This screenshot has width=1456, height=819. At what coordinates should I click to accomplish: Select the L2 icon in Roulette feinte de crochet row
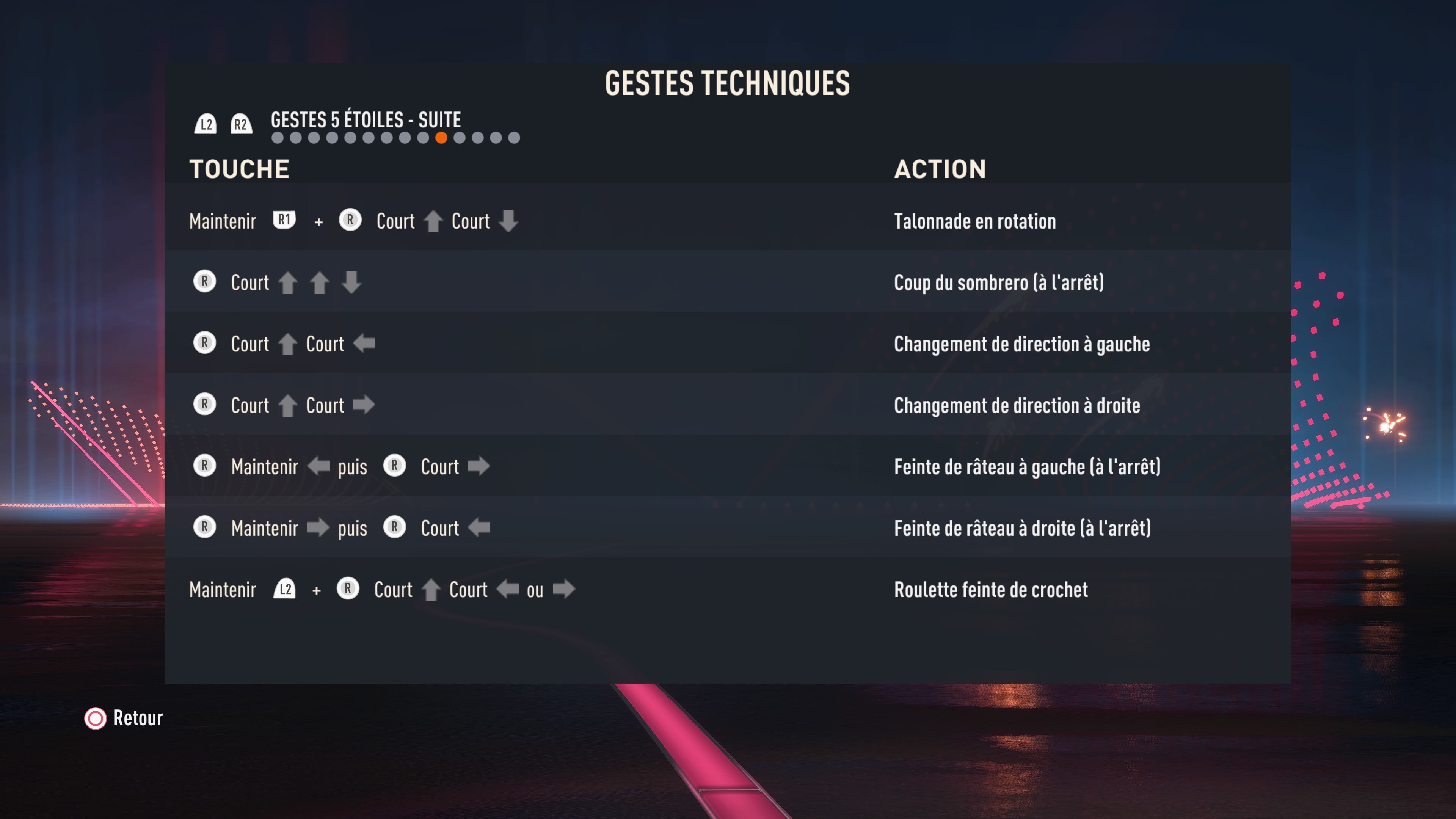coord(286,590)
